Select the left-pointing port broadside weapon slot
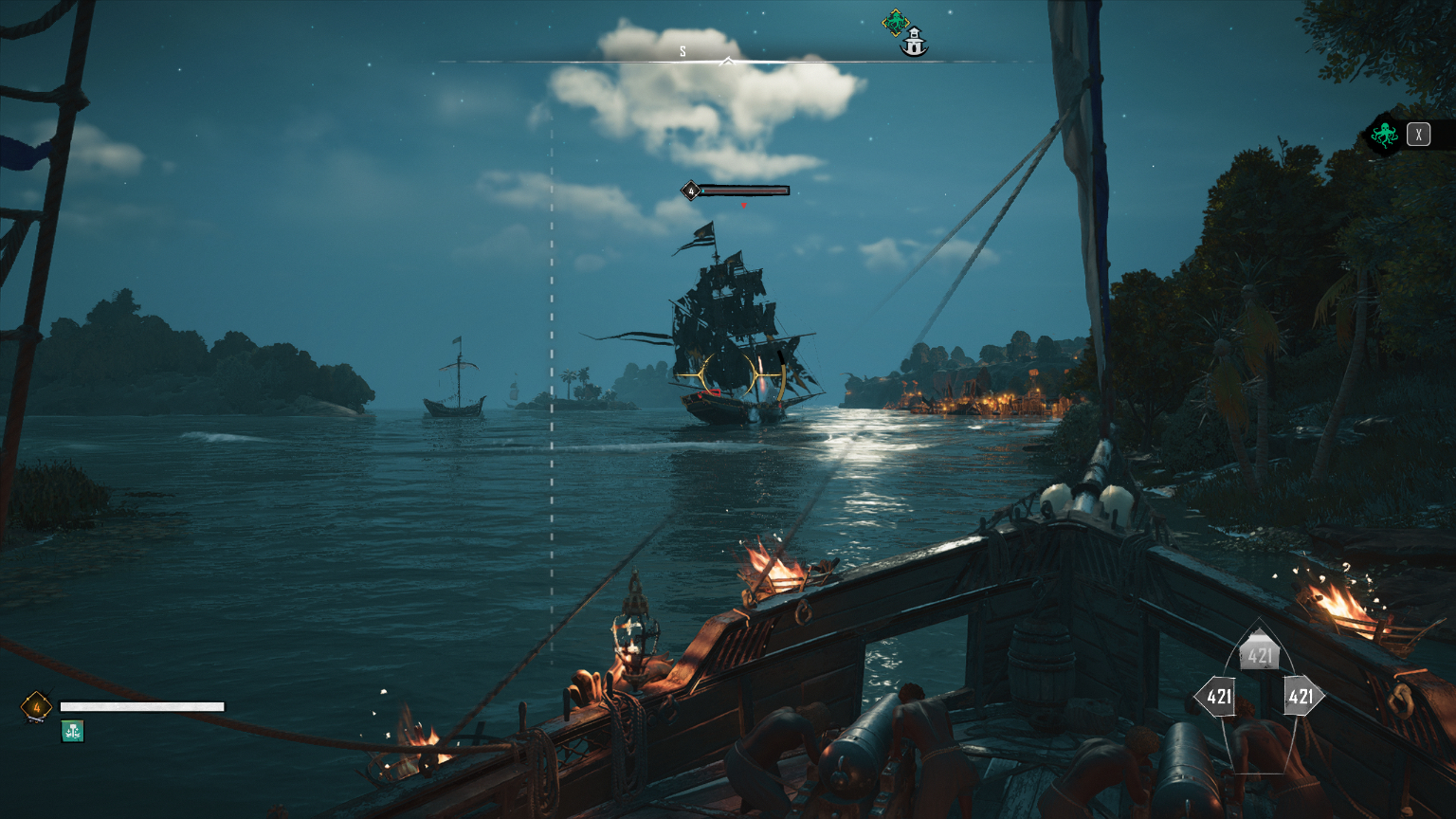The image size is (1456, 819). click(1217, 698)
